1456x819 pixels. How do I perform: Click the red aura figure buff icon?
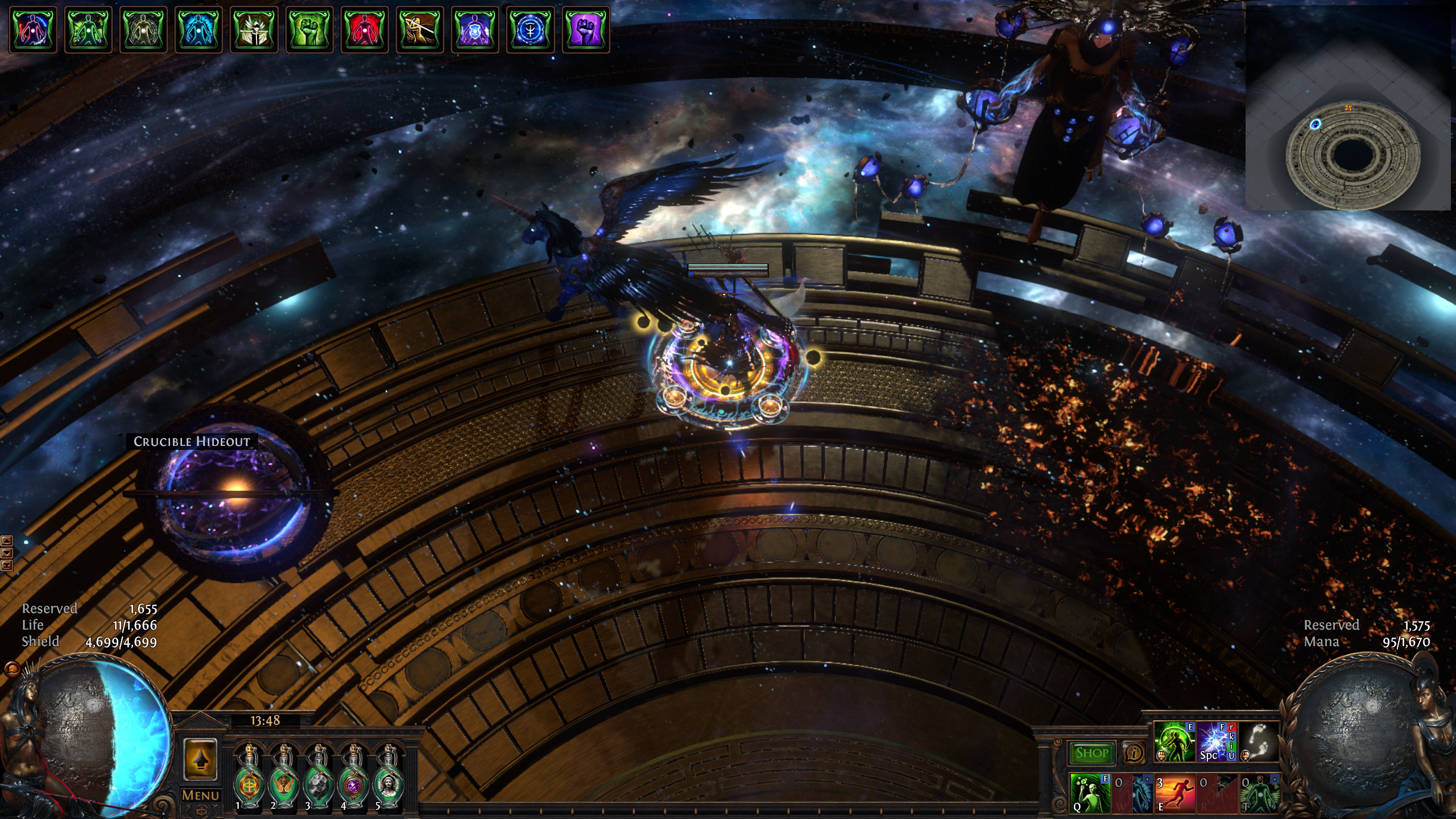[x=365, y=30]
